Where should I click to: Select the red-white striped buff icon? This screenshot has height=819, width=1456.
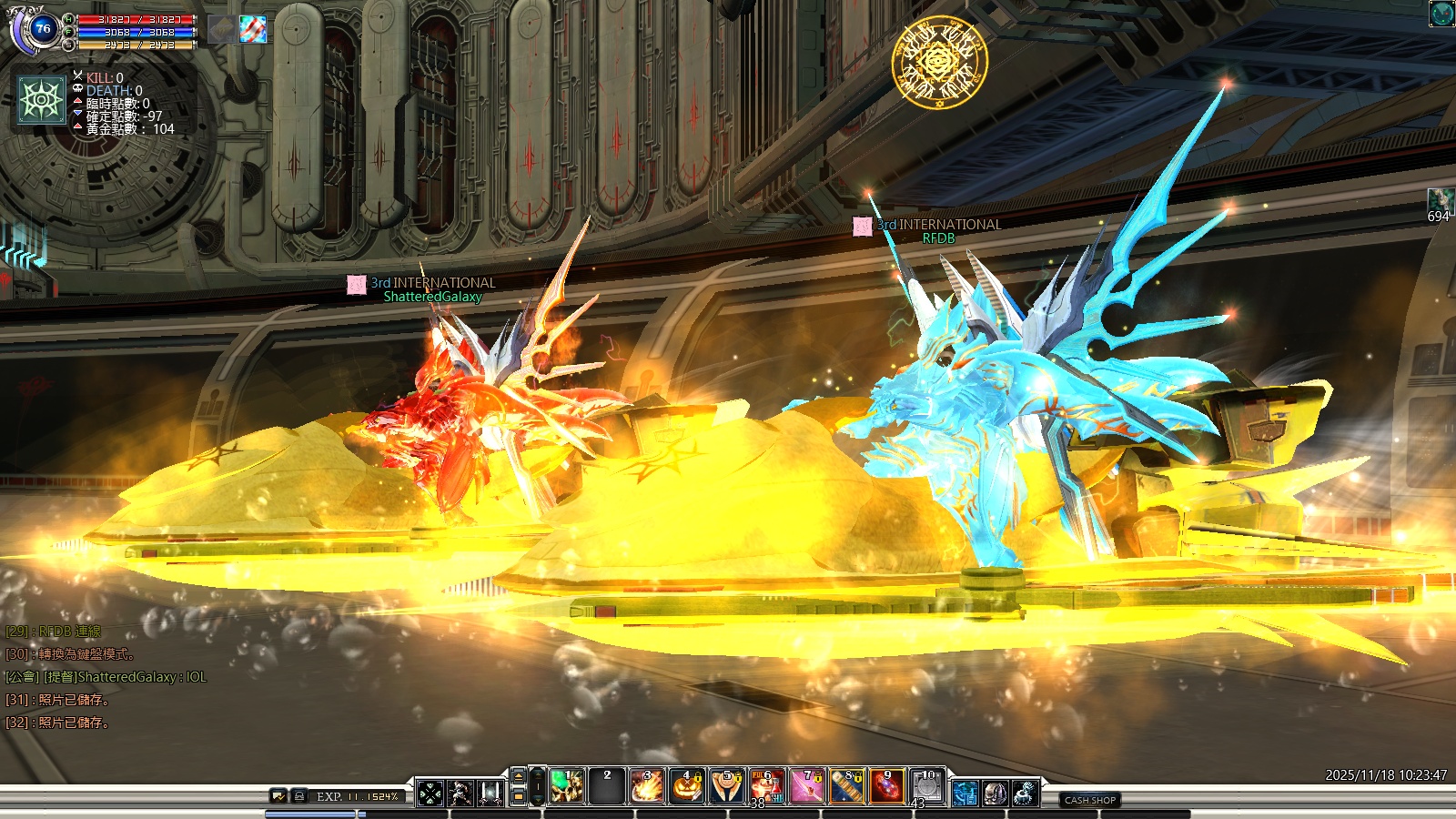(253, 29)
